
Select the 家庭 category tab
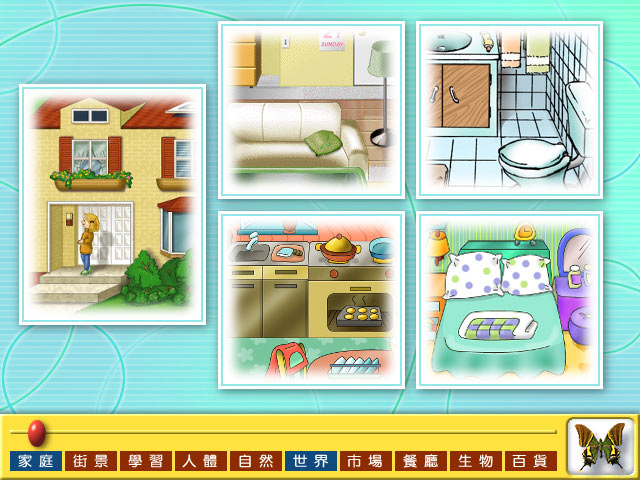click(x=36, y=461)
